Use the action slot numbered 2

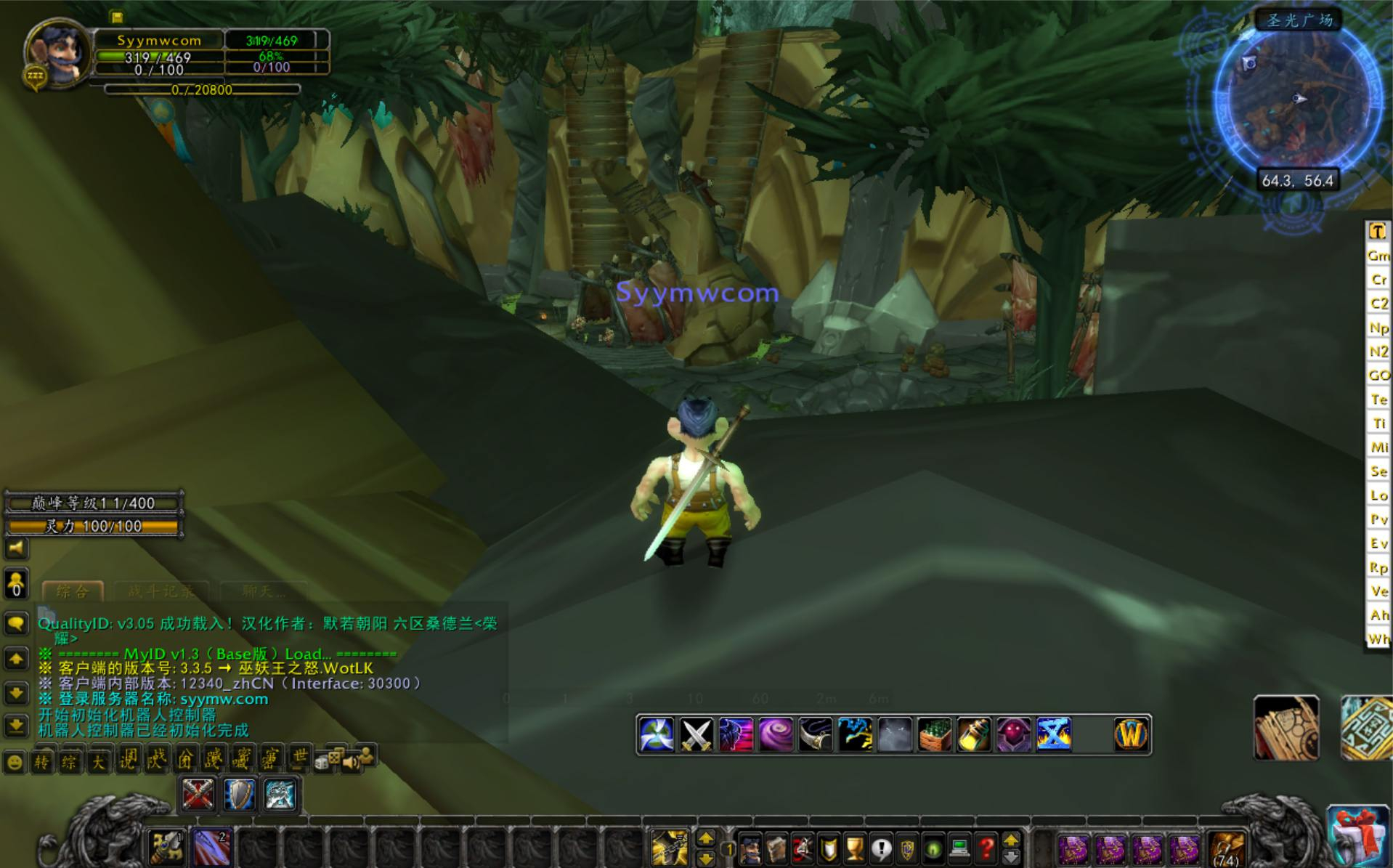212,847
